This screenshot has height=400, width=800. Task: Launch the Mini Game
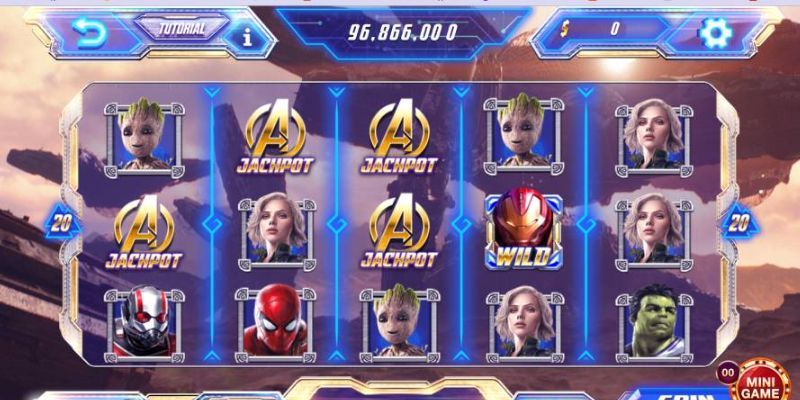tap(764, 379)
